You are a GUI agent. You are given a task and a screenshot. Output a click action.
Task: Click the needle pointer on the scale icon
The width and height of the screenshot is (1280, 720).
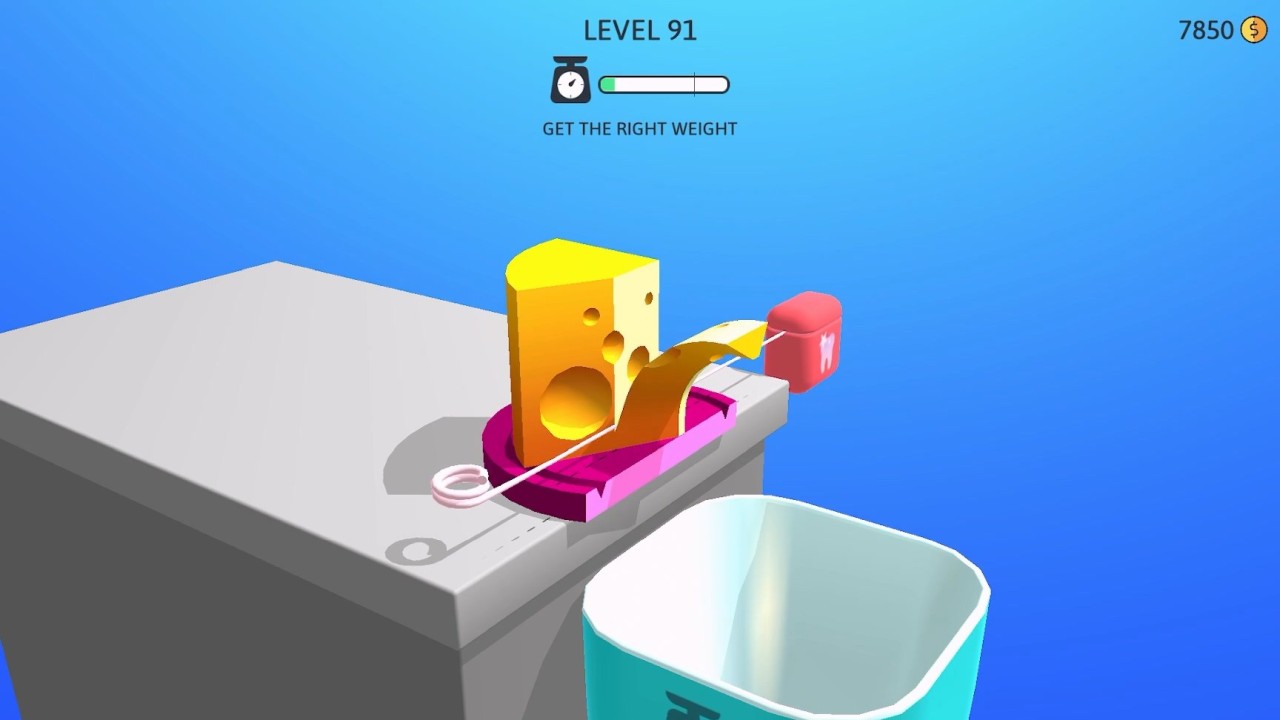point(572,83)
